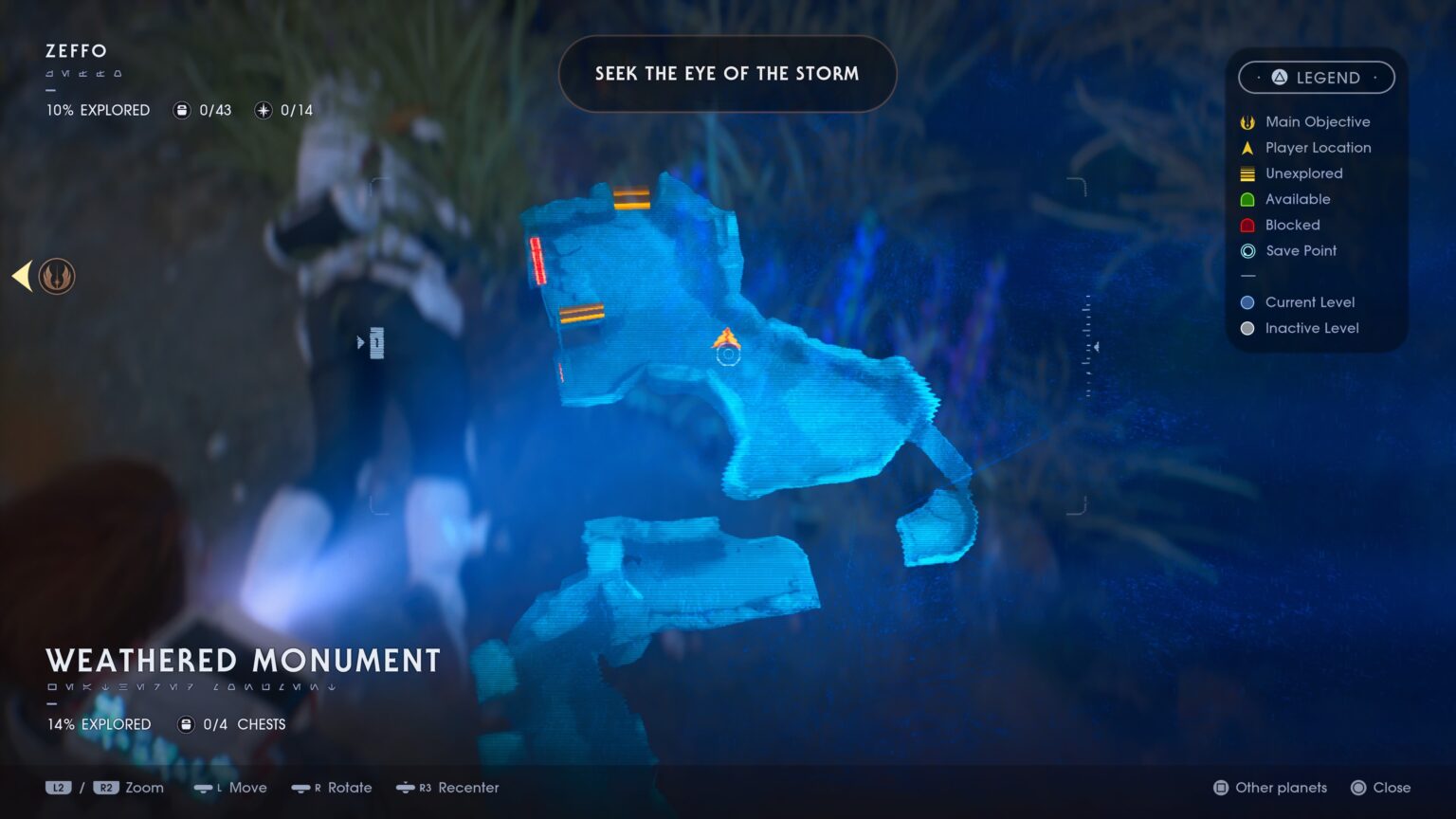Expand the Legend panel
Image resolution: width=1456 pixels, height=819 pixels.
[1316, 78]
